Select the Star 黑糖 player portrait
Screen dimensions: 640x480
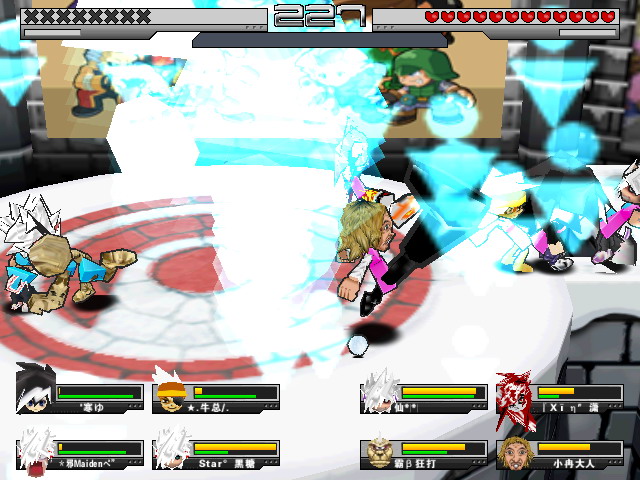coord(172,450)
